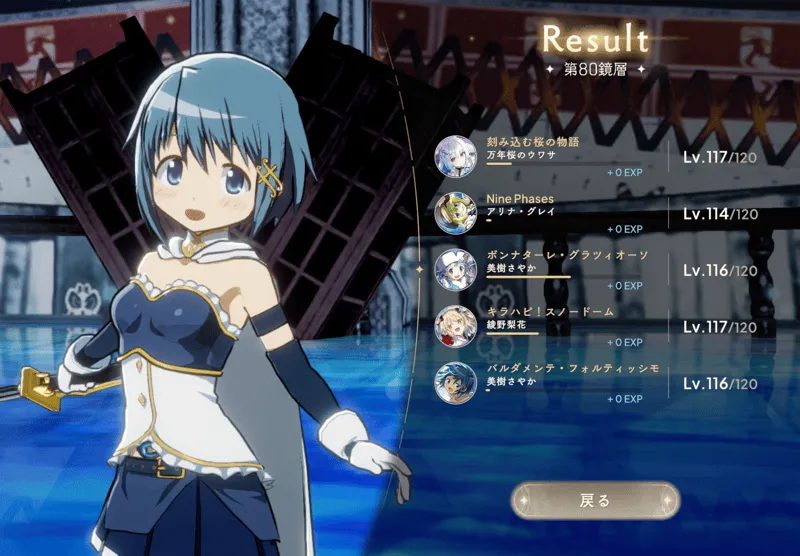Viewport: 800px width, 556px height.
Task: Select the バルダメンテ・フォルティッシモ result row
Action: pyautogui.click(x=600, y=383)
